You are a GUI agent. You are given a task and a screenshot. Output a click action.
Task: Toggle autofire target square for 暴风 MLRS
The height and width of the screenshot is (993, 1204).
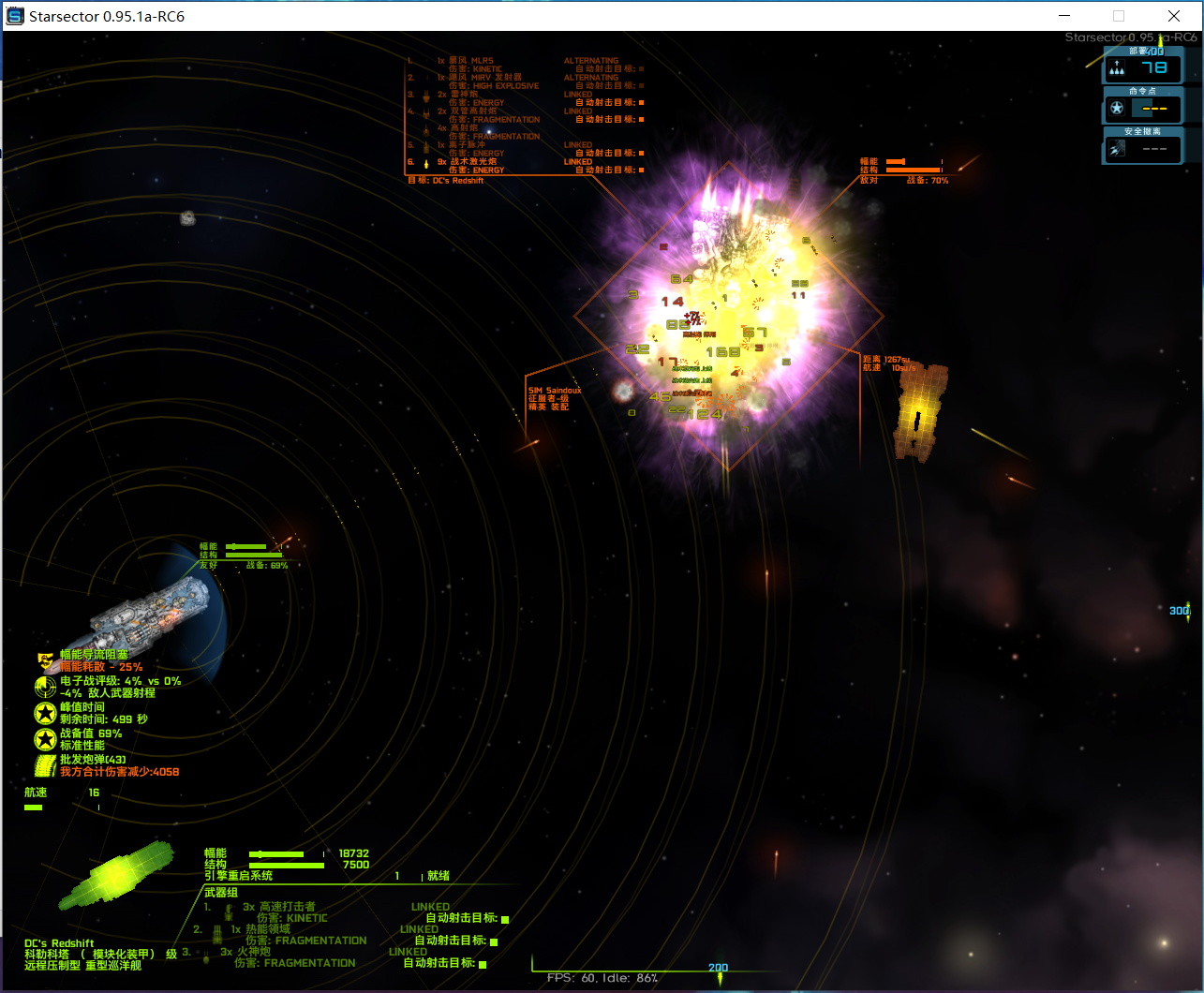click(x=641, y=68)
